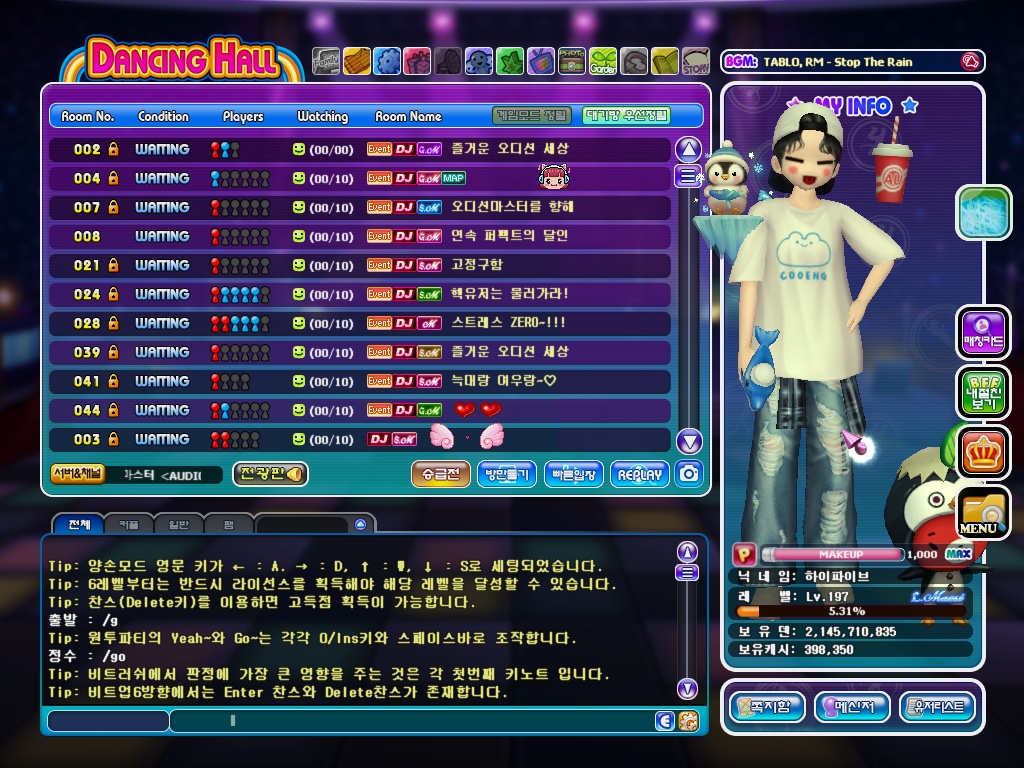Open the 승급전 promotion match button
1024x768 pixels.
[x=440, y=475]
